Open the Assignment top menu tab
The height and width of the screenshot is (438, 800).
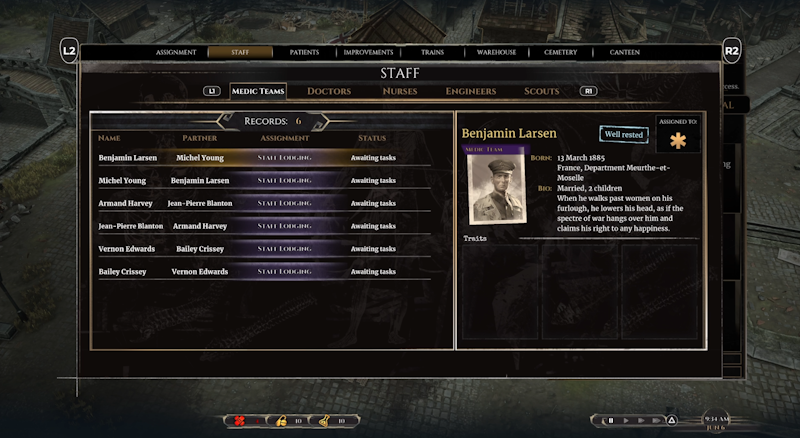click(x=176, y=52)
